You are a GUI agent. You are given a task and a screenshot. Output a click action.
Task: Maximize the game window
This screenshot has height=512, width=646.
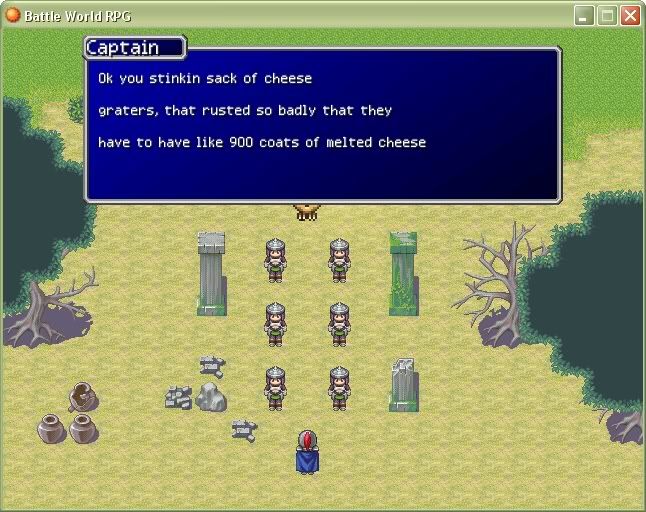pos(607,15)
